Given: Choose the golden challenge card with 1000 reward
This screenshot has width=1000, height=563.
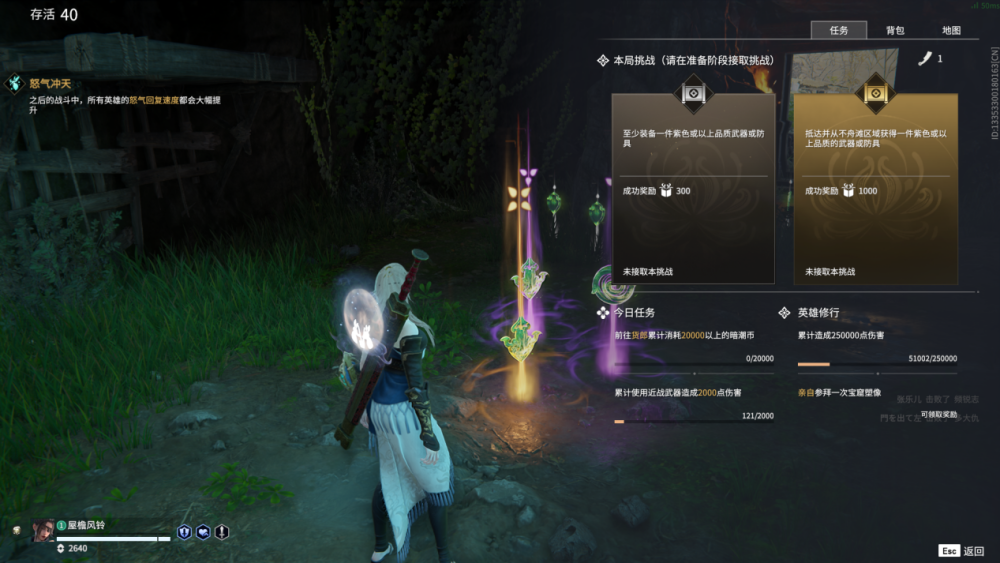Looking at the screenshot, I should 875,186.
